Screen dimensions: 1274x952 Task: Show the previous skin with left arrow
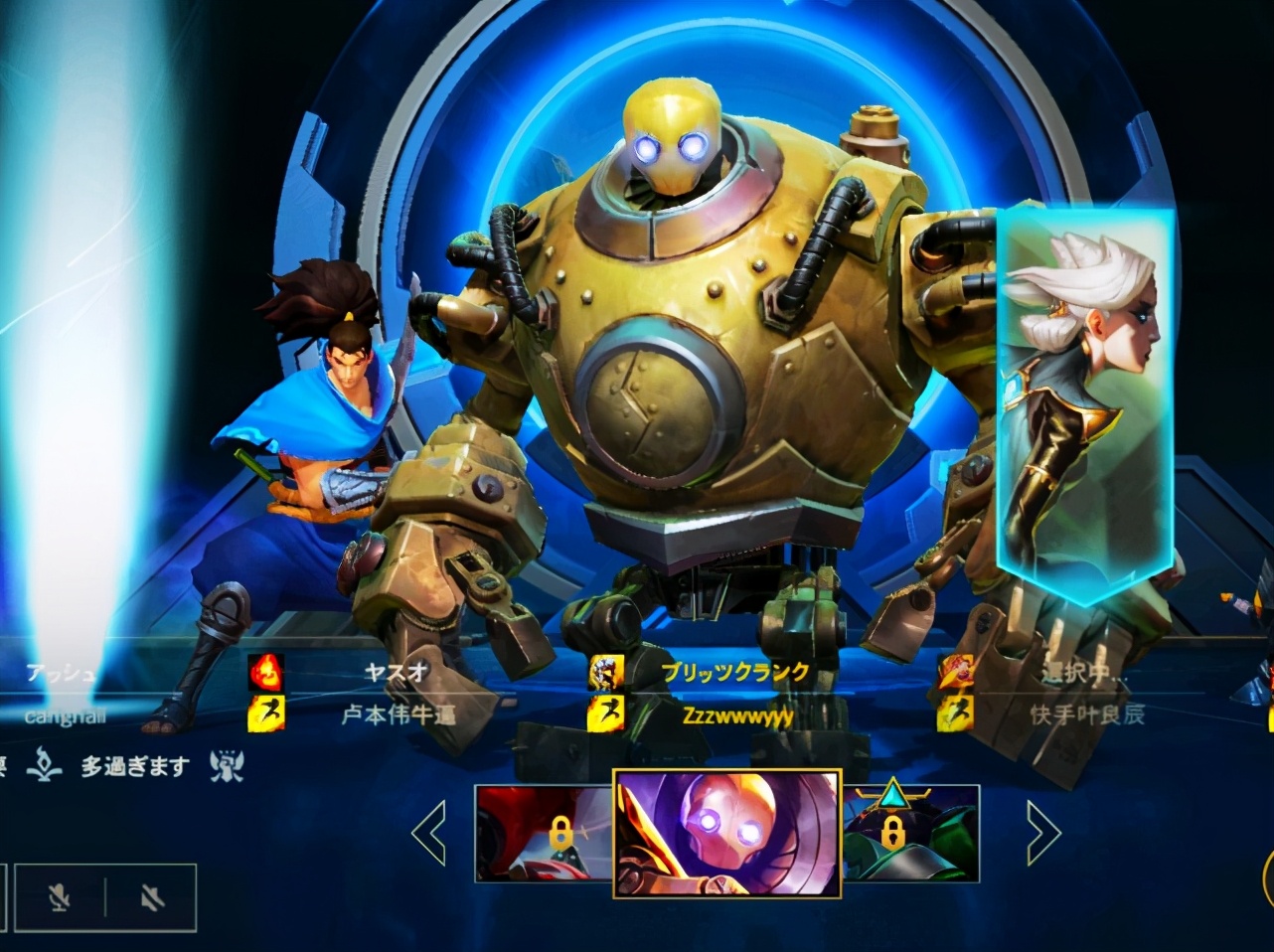[x=429, y=834]
